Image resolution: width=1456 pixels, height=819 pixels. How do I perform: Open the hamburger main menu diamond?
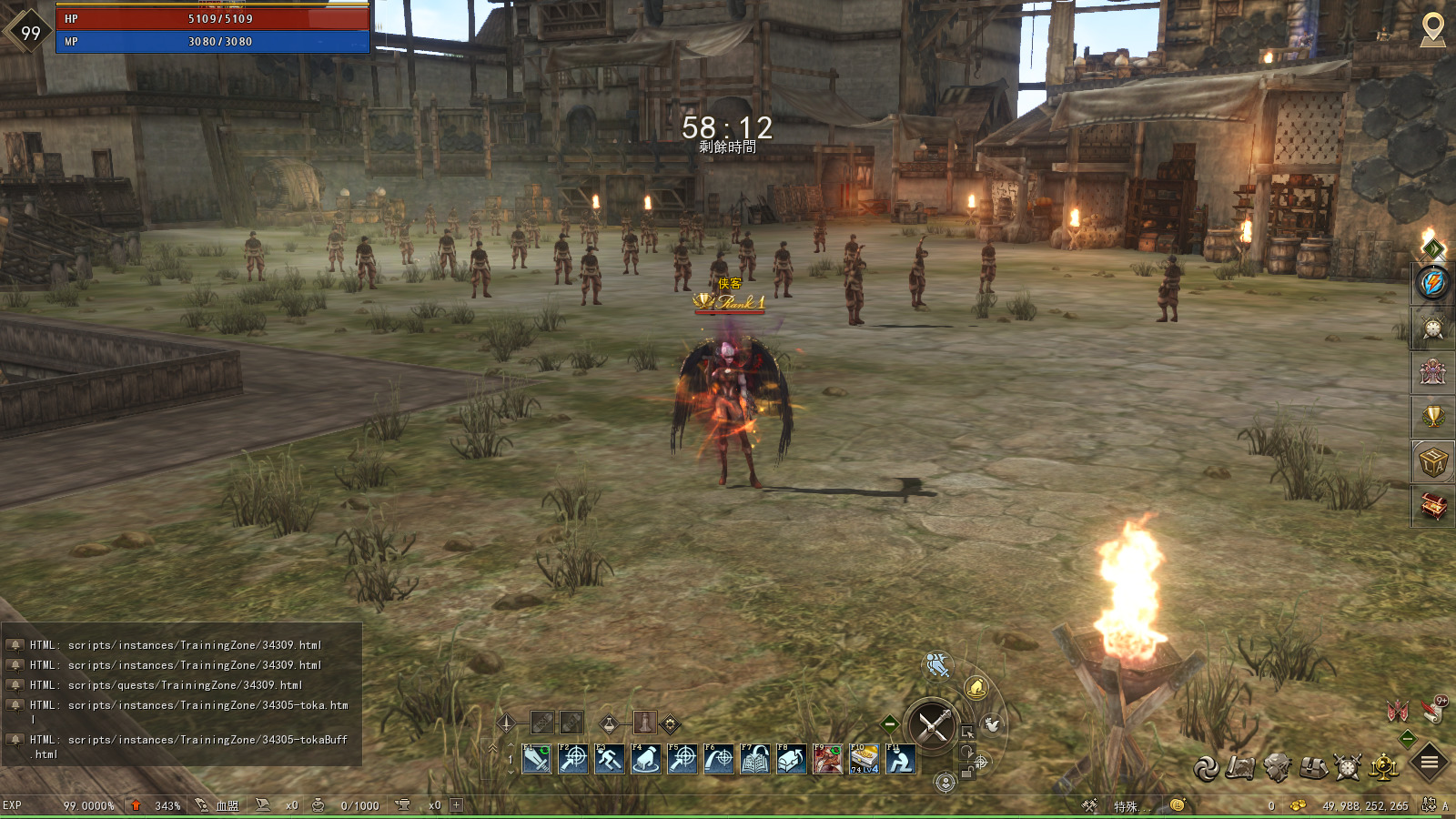[1428, 761]
